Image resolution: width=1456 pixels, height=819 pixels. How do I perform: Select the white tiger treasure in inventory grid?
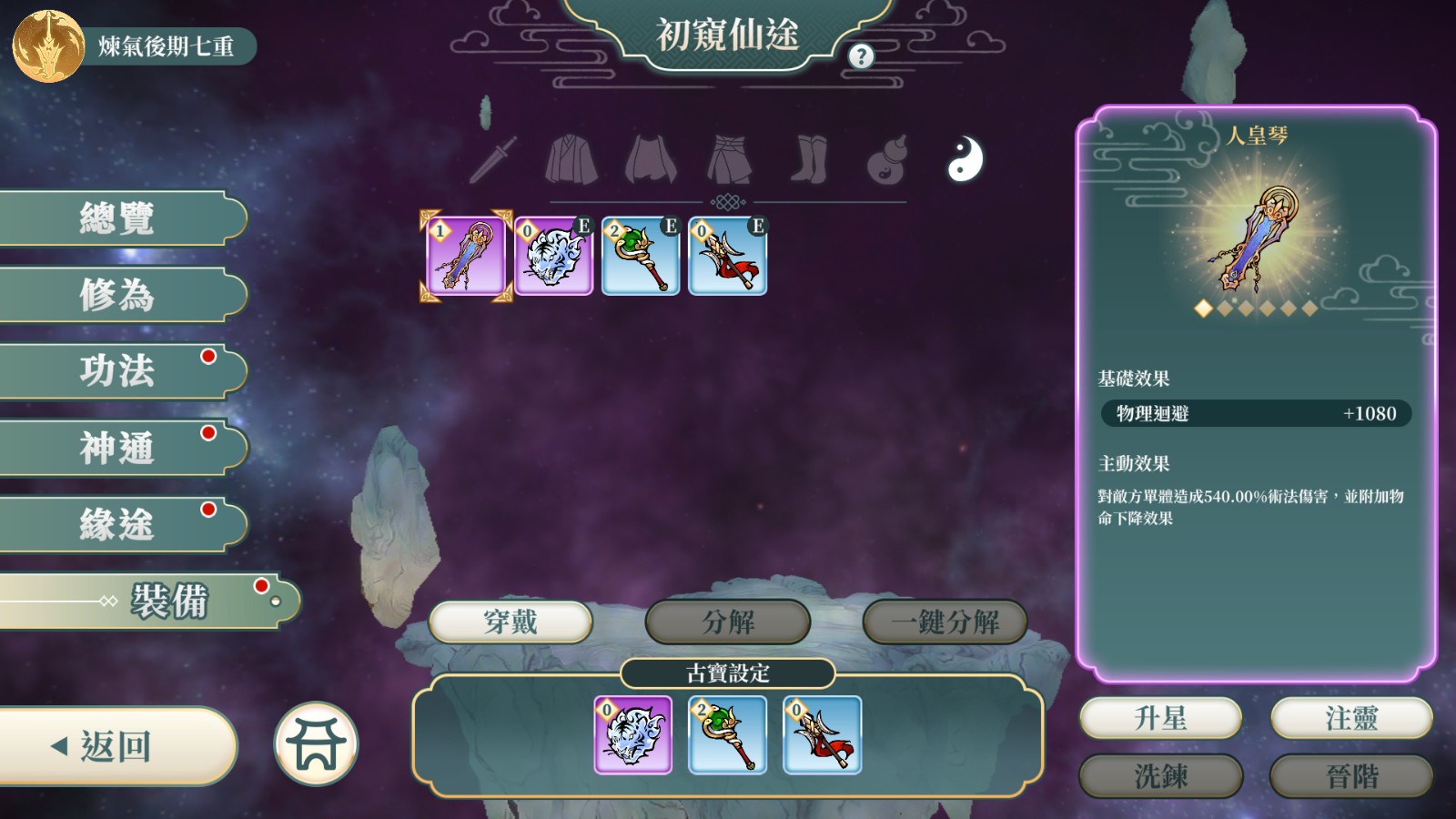point(553,257)
